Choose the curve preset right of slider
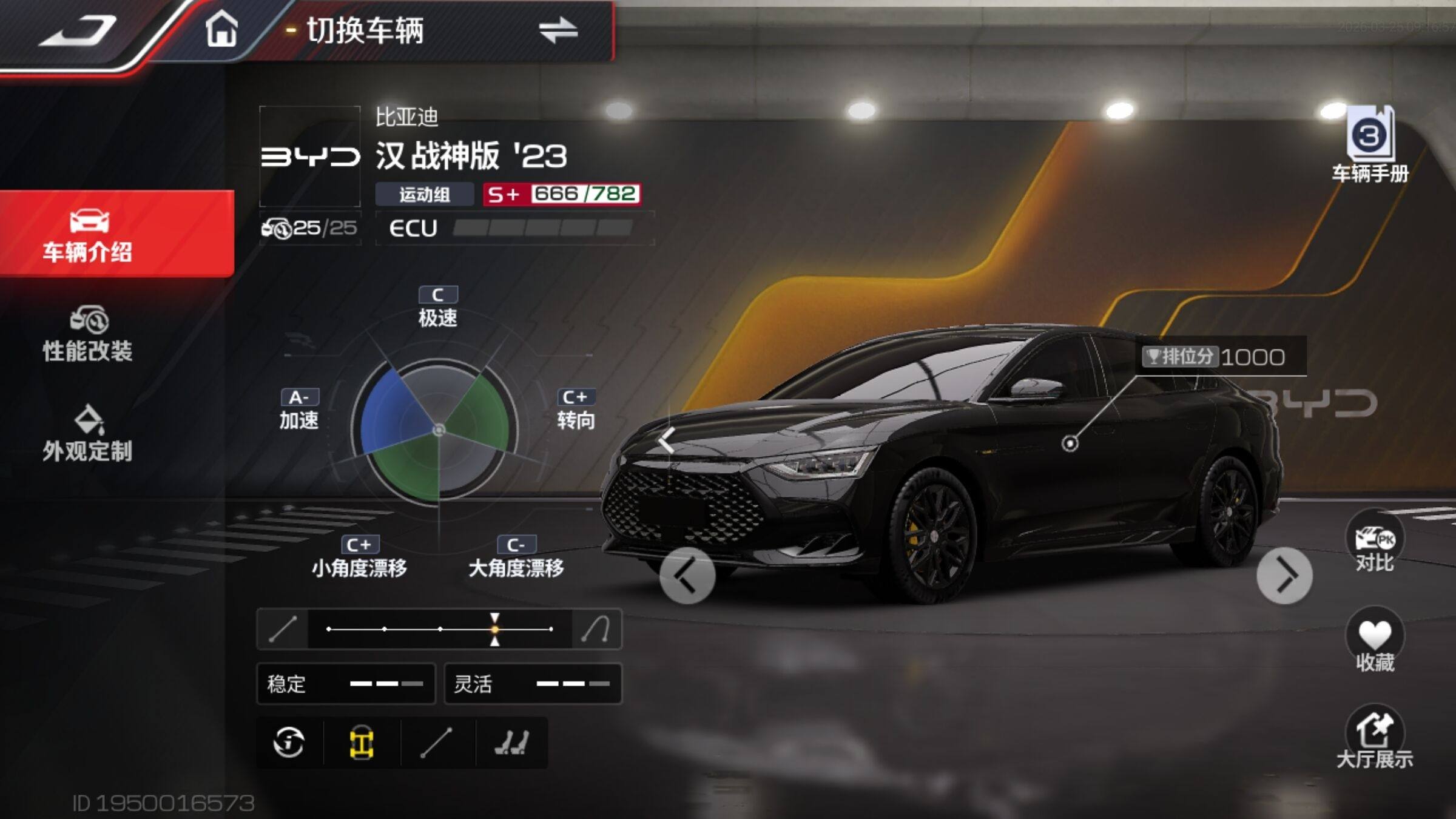This screenshot has width=1456, height=819. [x=596, y=629]
